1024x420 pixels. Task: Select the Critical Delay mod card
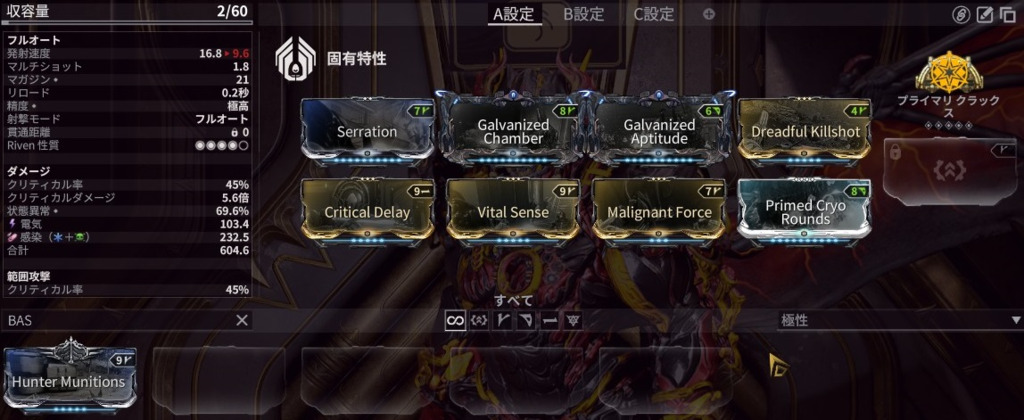pos(367,212)
